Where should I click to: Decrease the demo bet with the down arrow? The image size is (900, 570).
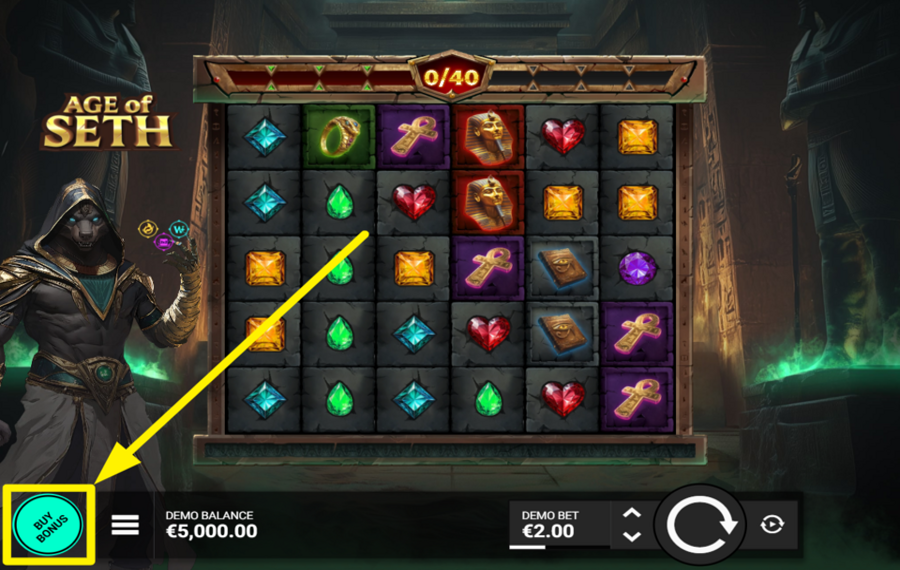click(631, 537)
